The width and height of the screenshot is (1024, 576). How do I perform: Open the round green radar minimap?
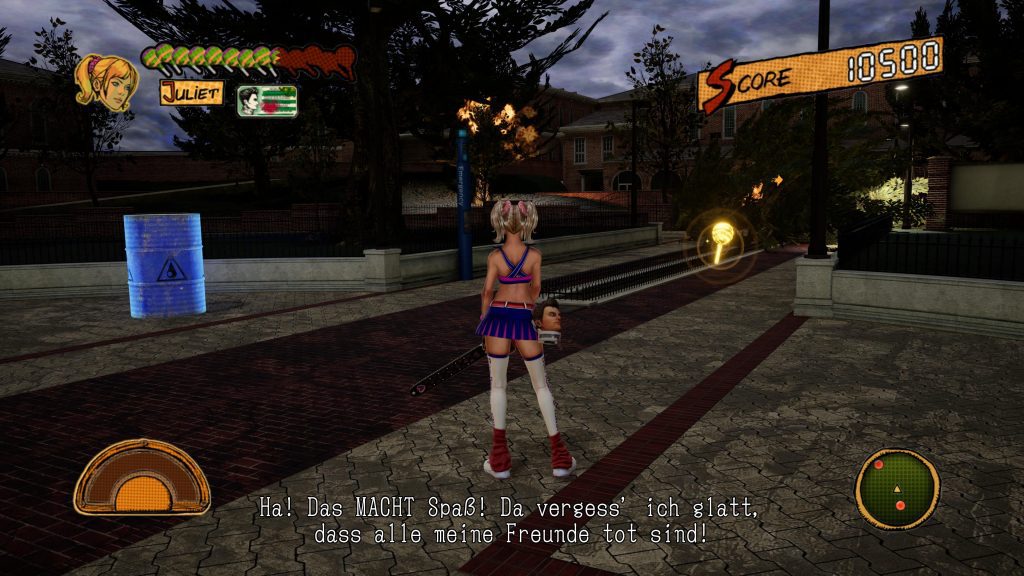click(897, 489)
